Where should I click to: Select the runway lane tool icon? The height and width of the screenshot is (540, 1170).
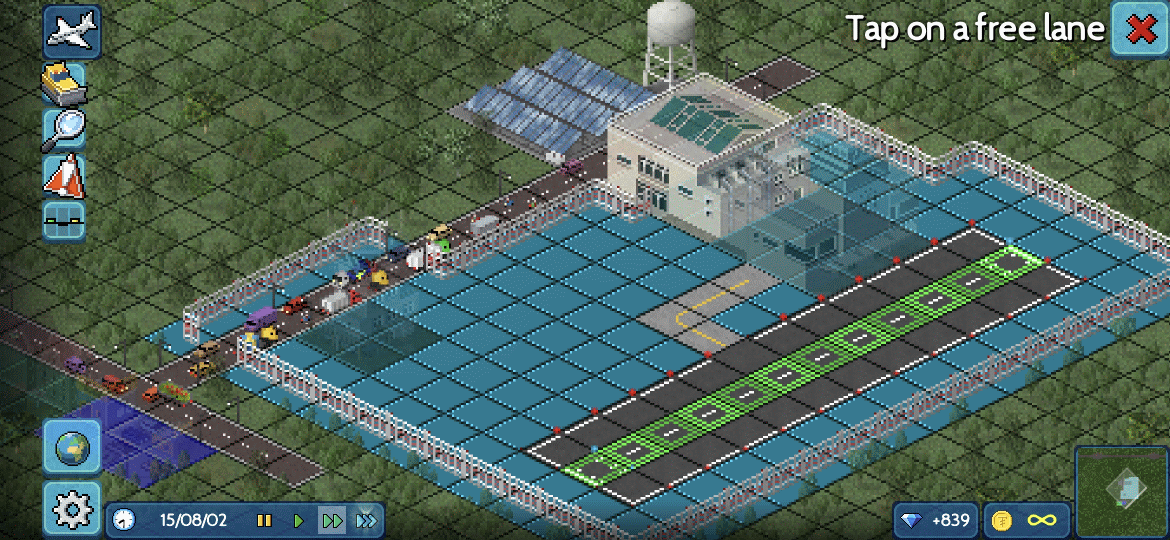point(64,221)
